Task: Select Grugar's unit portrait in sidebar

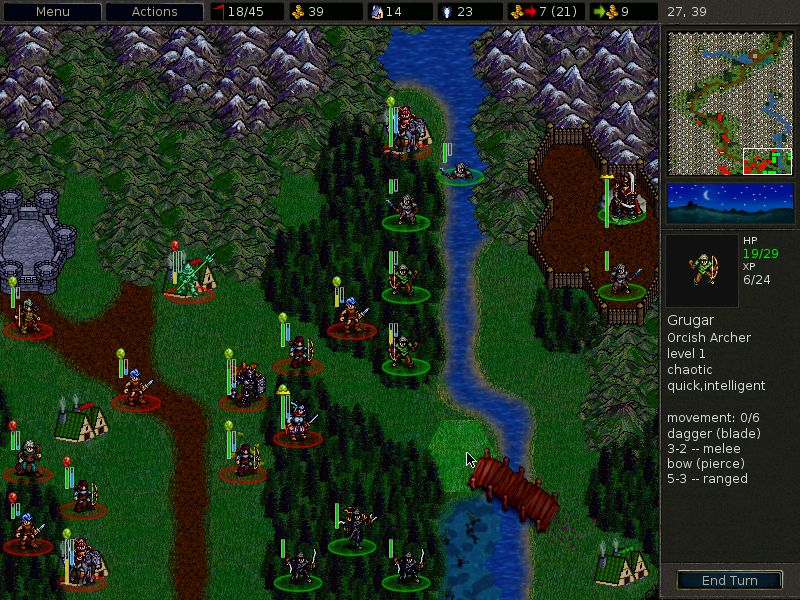Action: [x=702, y=270]
